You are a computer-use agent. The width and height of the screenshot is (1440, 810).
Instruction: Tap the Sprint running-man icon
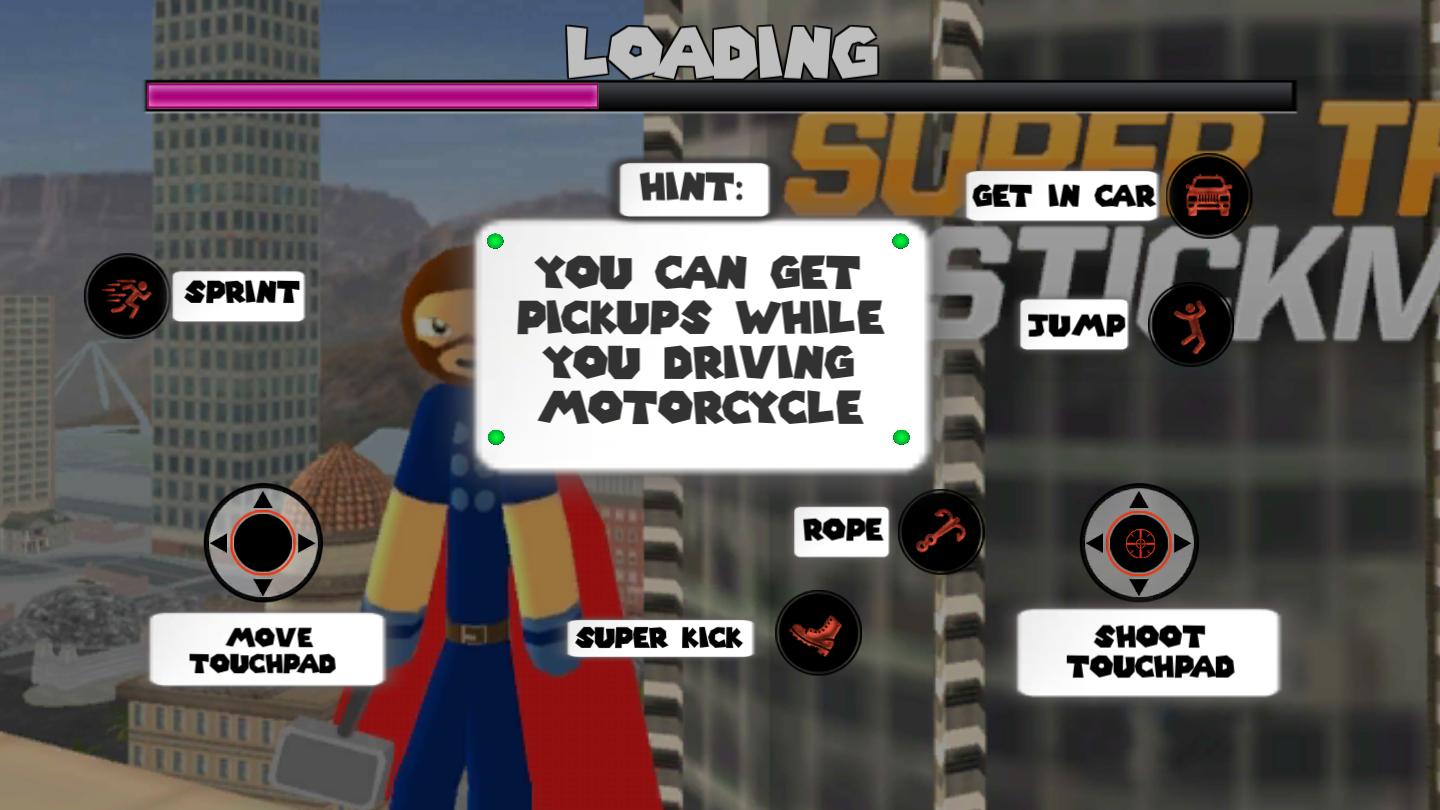(x=127, y=295)
